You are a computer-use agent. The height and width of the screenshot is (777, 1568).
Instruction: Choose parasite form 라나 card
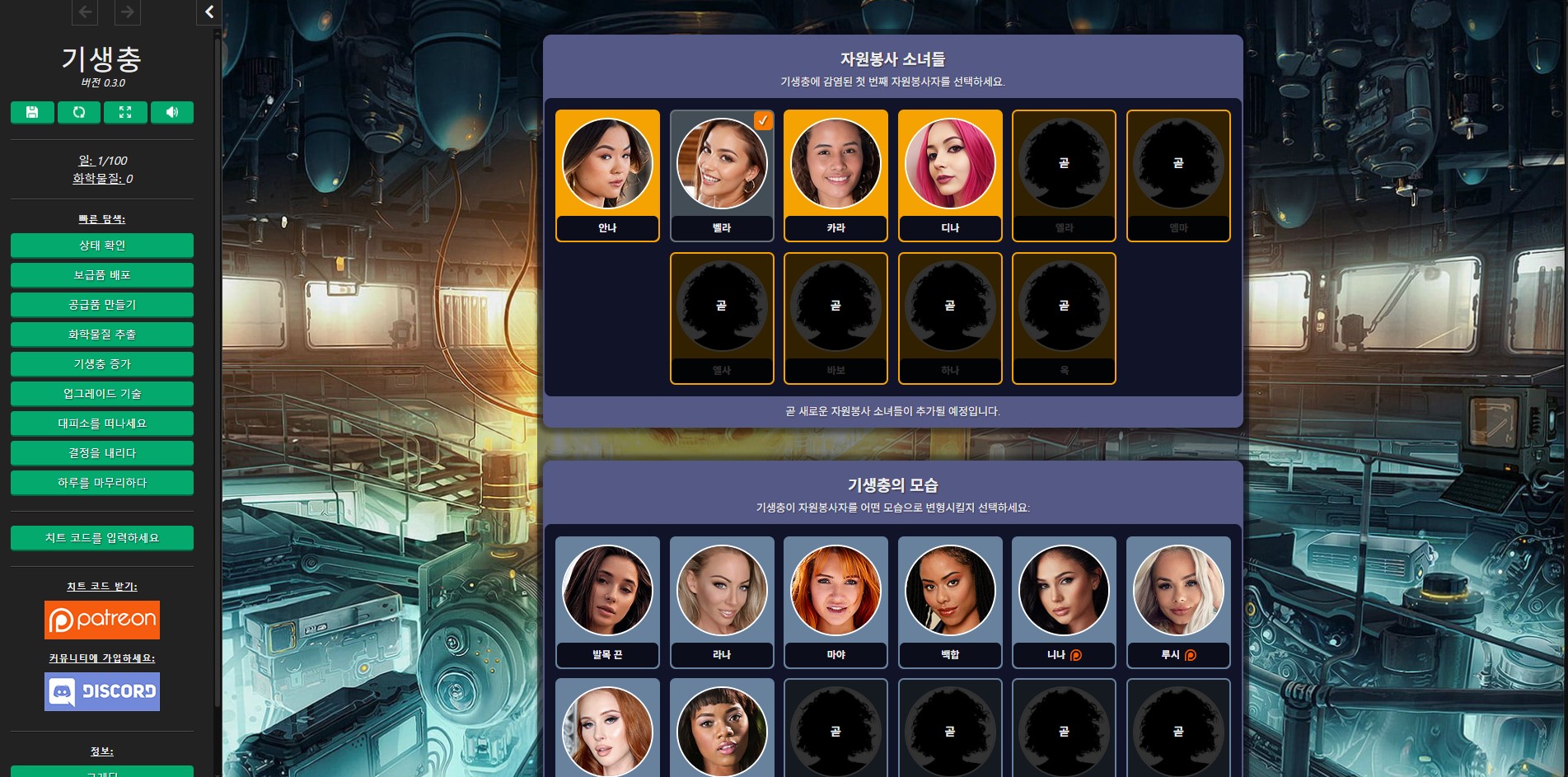722,601
